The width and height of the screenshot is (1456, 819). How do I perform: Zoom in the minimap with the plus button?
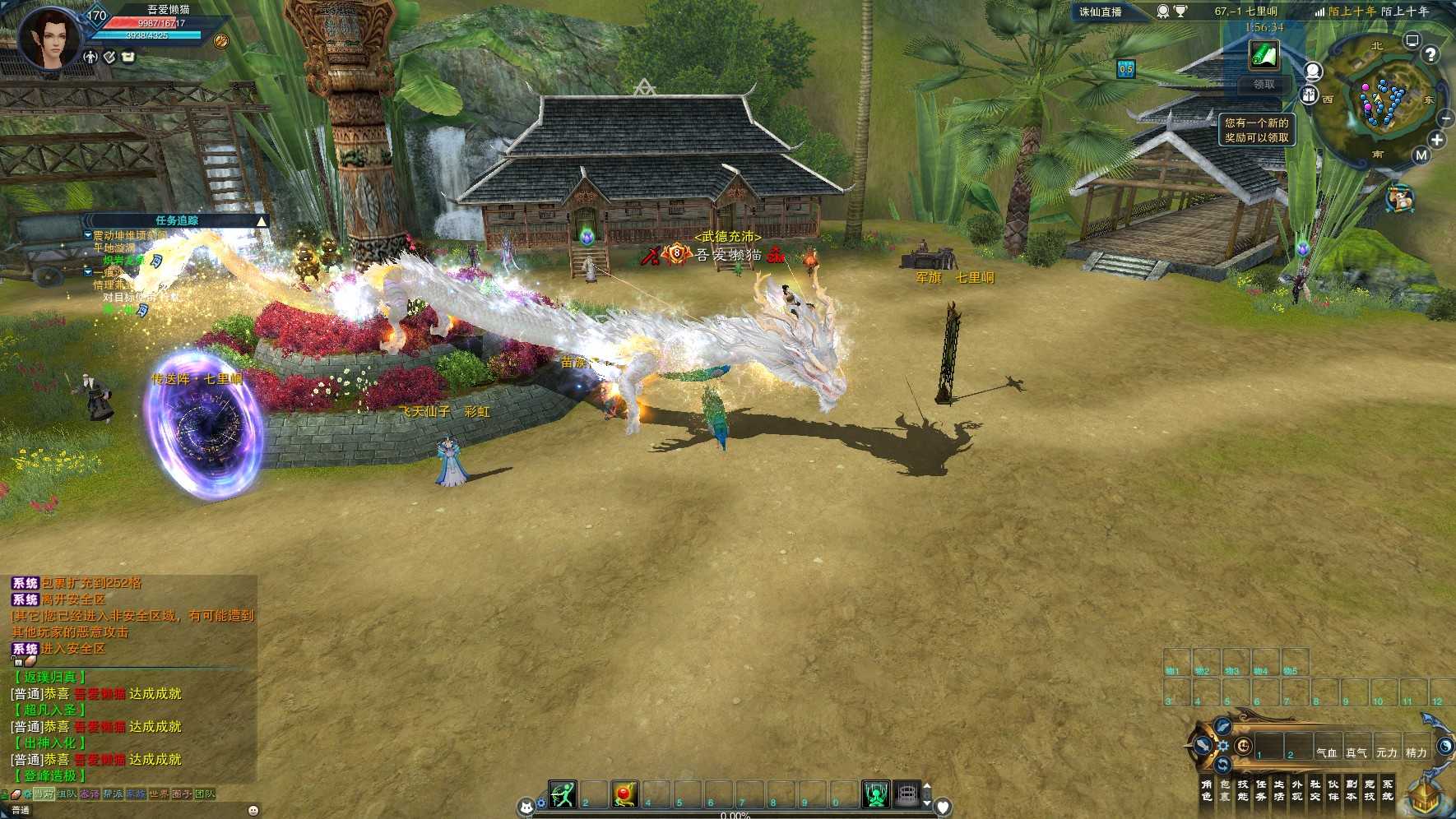1437,140
